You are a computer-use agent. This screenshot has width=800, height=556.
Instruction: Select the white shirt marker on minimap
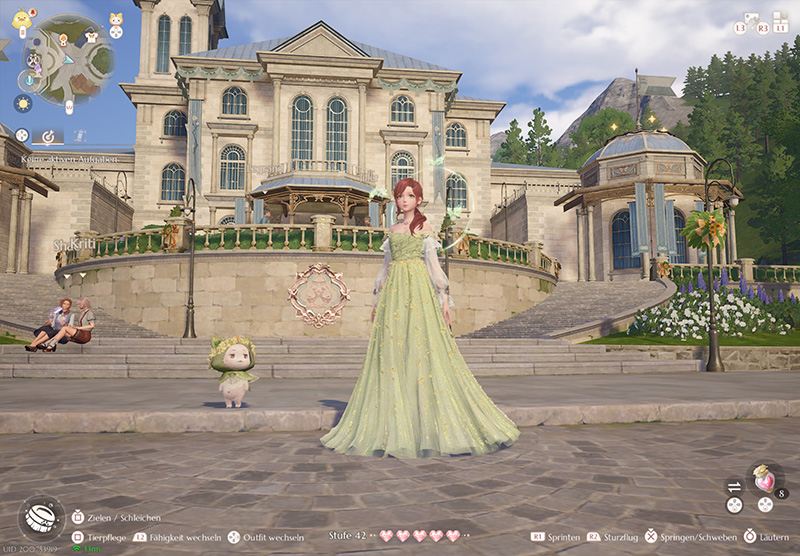92,35
